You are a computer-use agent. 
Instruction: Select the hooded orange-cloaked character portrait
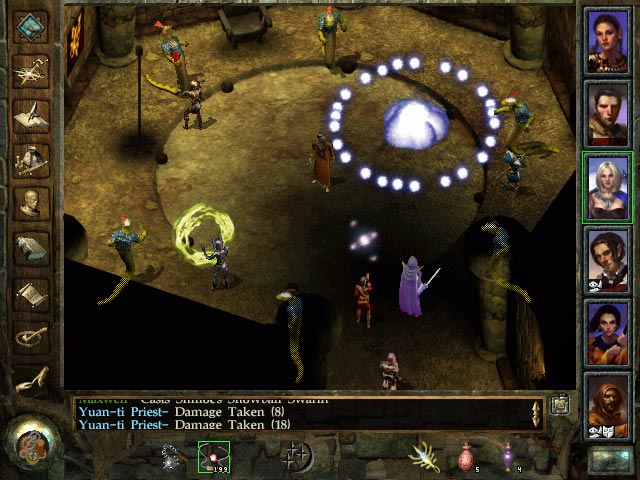coord(608,407)
